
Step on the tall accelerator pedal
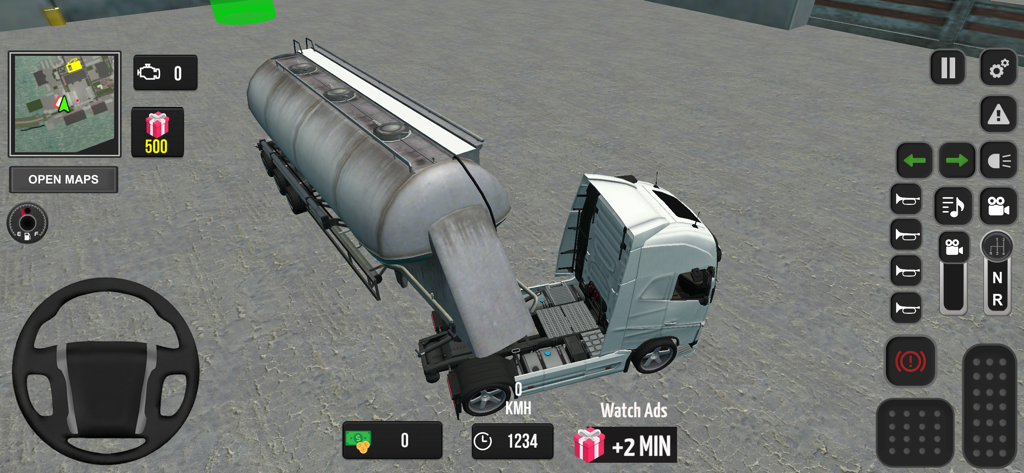pyautogui.click(x=989, y=405)
